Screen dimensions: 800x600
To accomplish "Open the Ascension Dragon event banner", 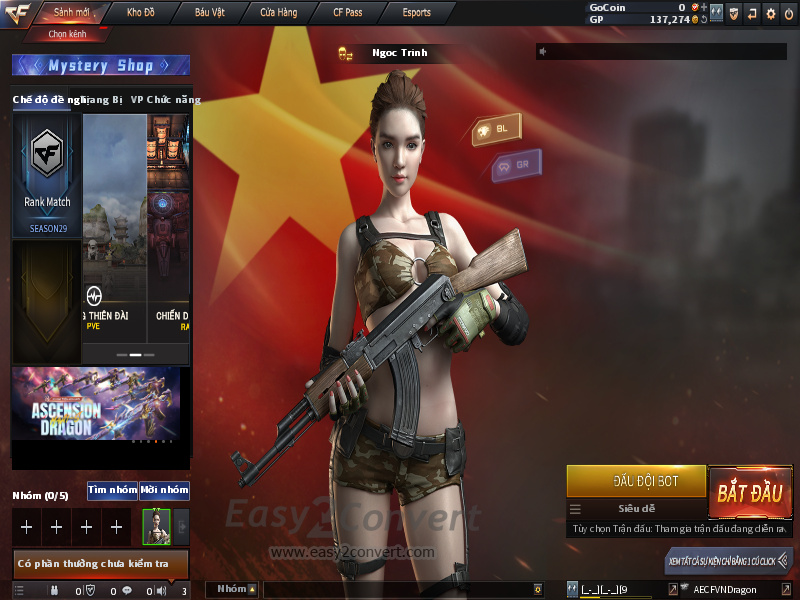I will (x=96, y=403).
